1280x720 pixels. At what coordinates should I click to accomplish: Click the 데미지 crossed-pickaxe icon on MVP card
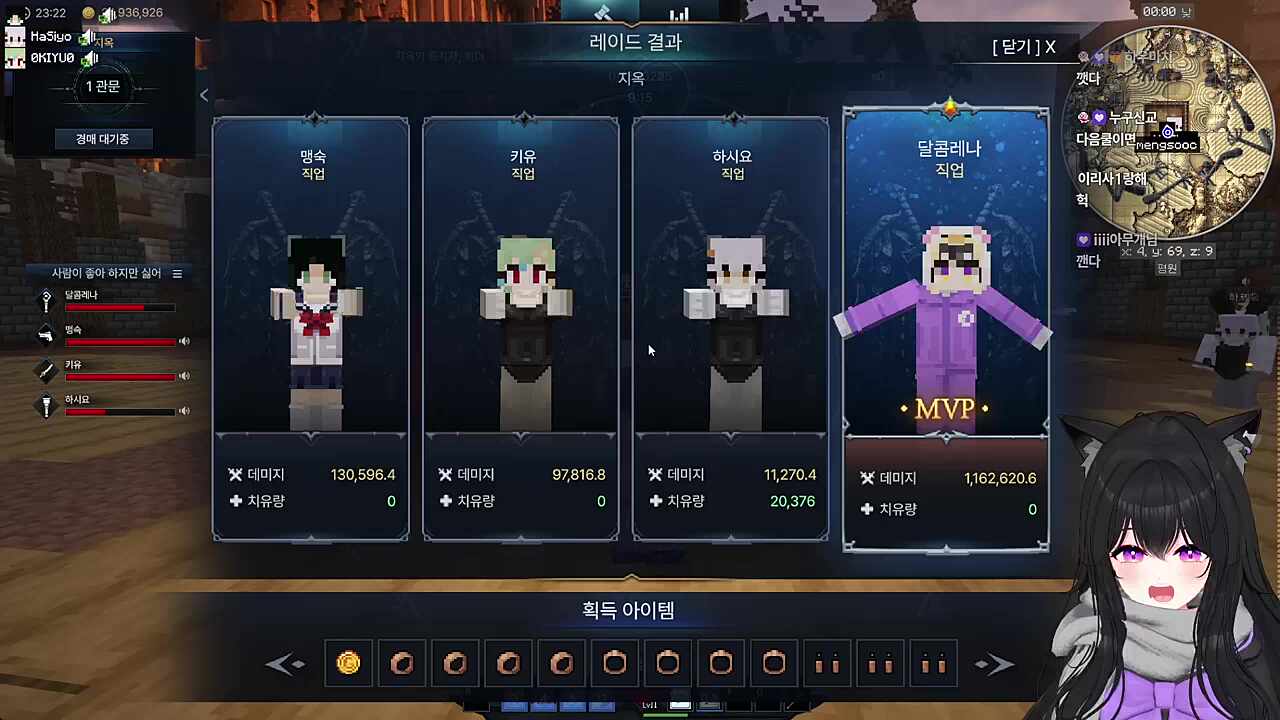(x=868, y=478)
